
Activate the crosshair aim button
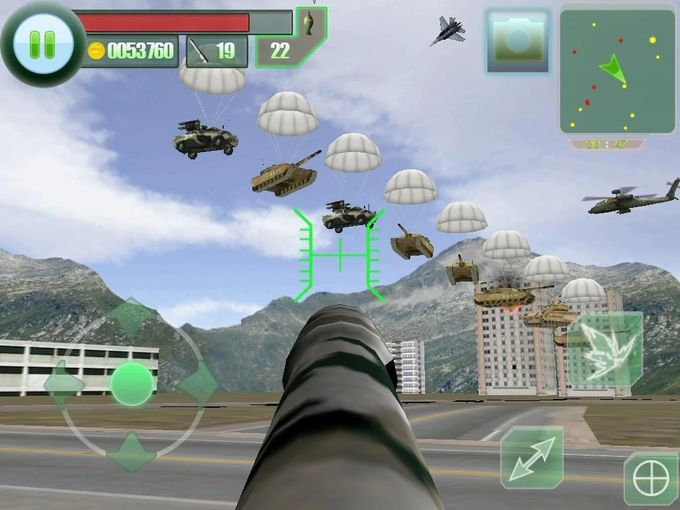[651, 478]
